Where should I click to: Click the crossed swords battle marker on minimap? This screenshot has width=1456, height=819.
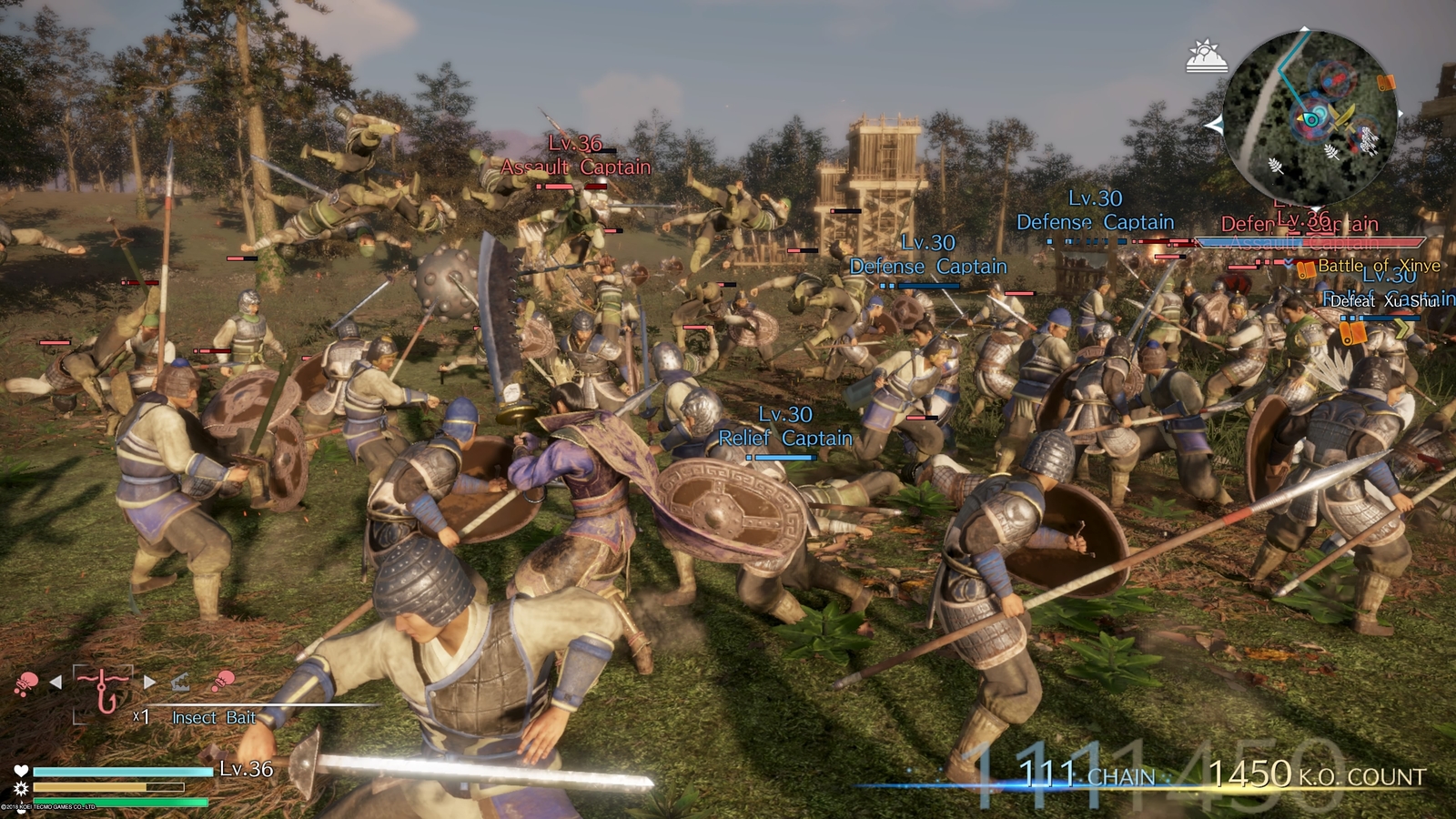click(1340, 116)
